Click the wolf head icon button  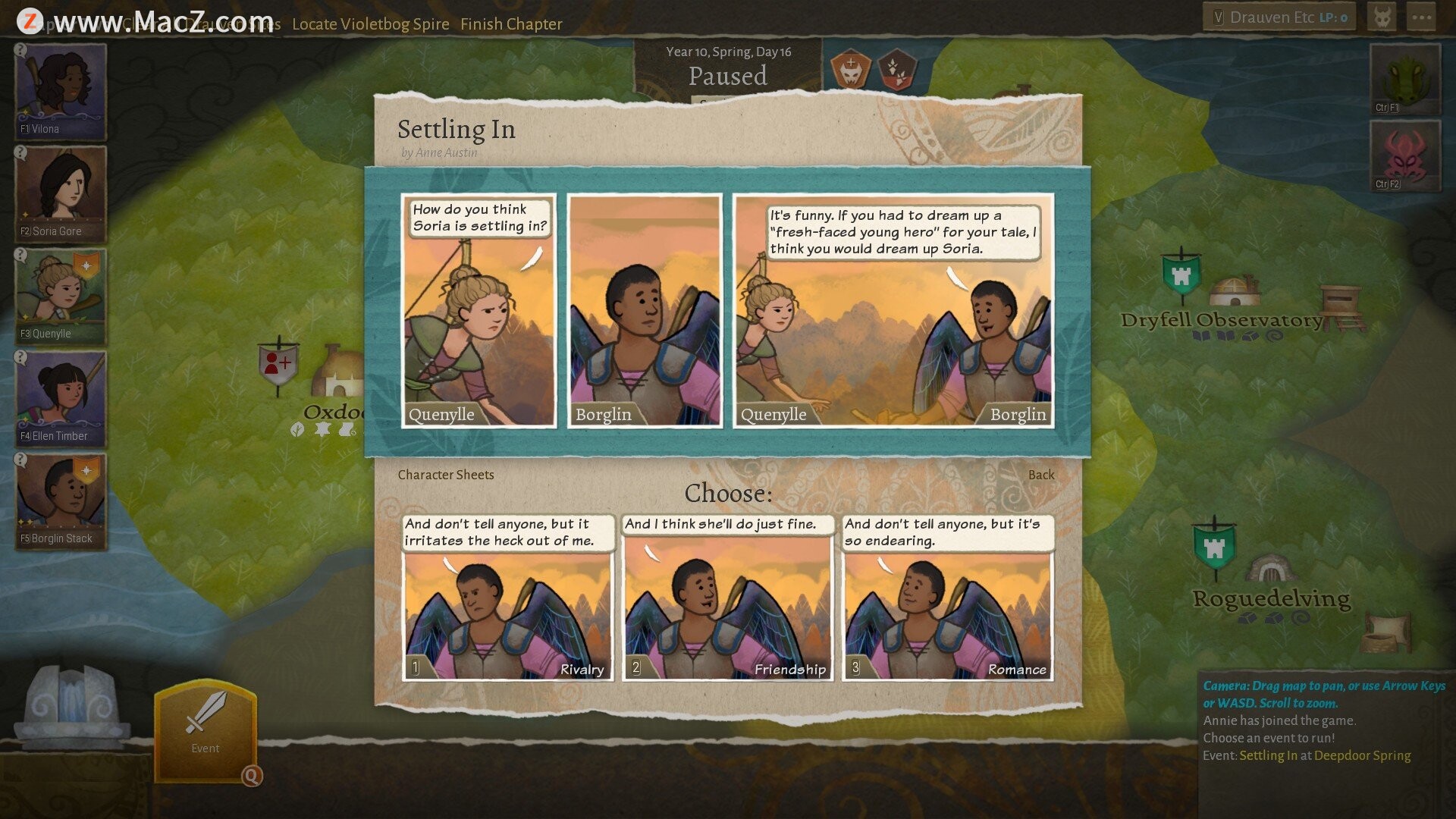[x=1382, y=17]
